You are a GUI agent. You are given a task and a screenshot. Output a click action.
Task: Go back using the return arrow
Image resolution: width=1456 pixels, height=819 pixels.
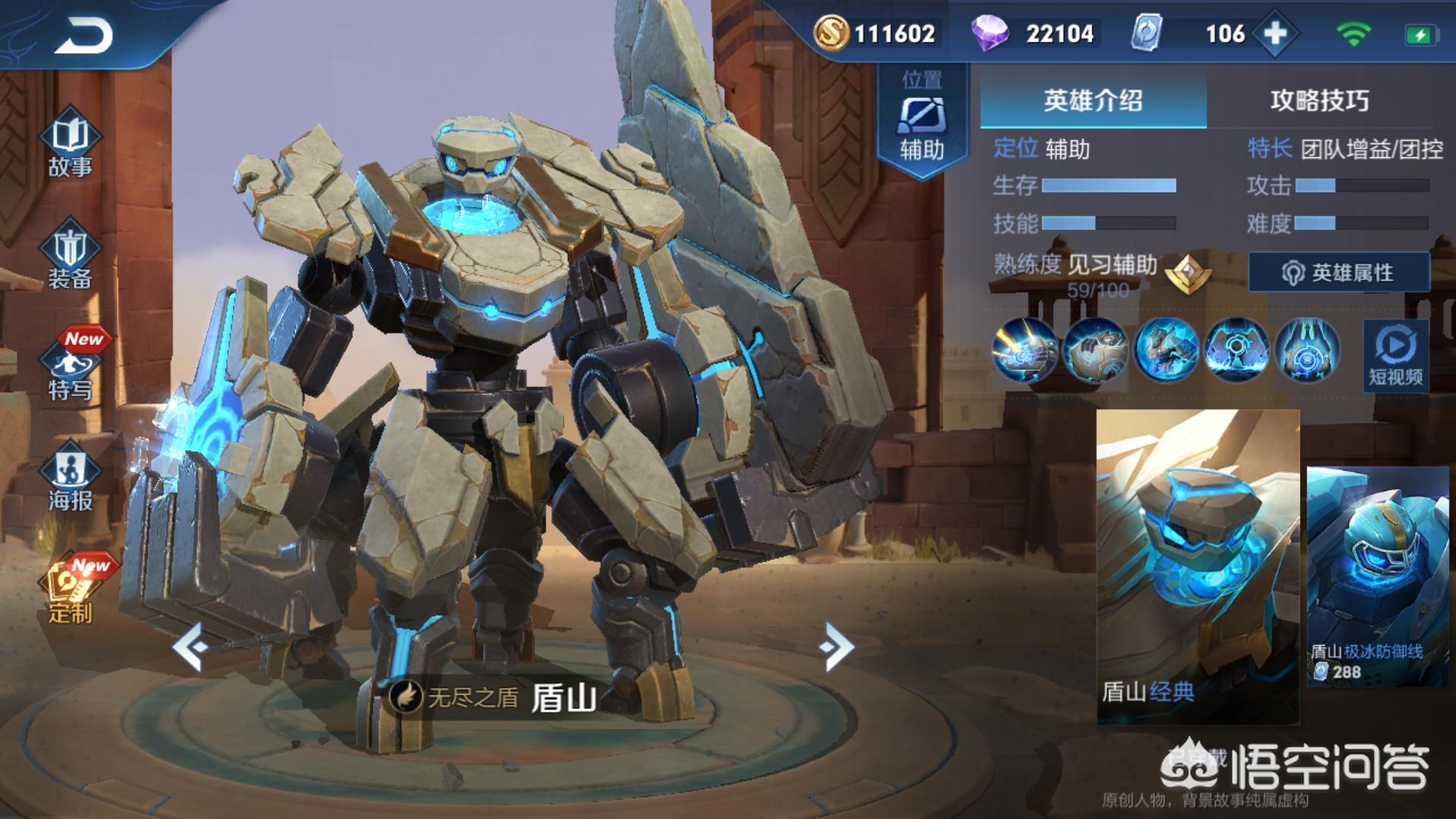83,36
